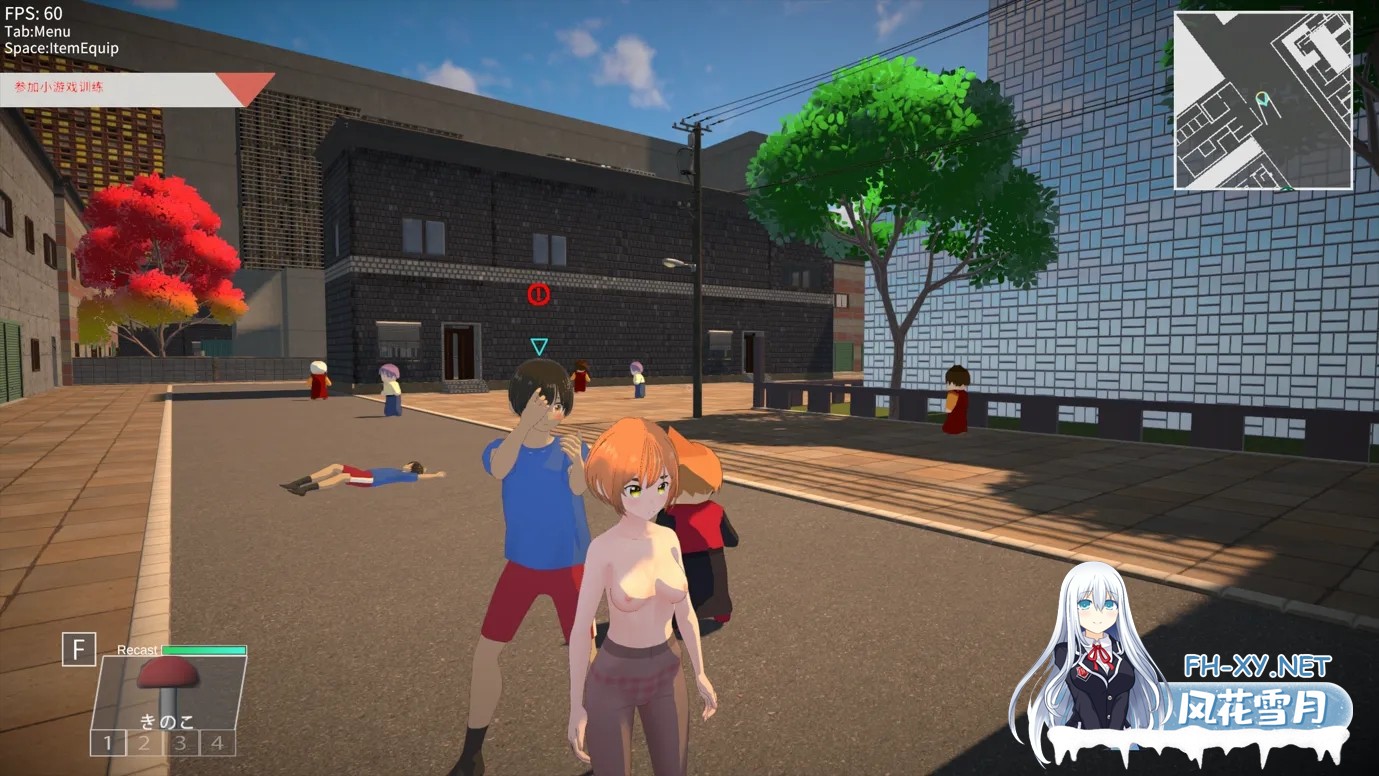
Task: Choose item slot number 1
Action: tap(107, 743)
